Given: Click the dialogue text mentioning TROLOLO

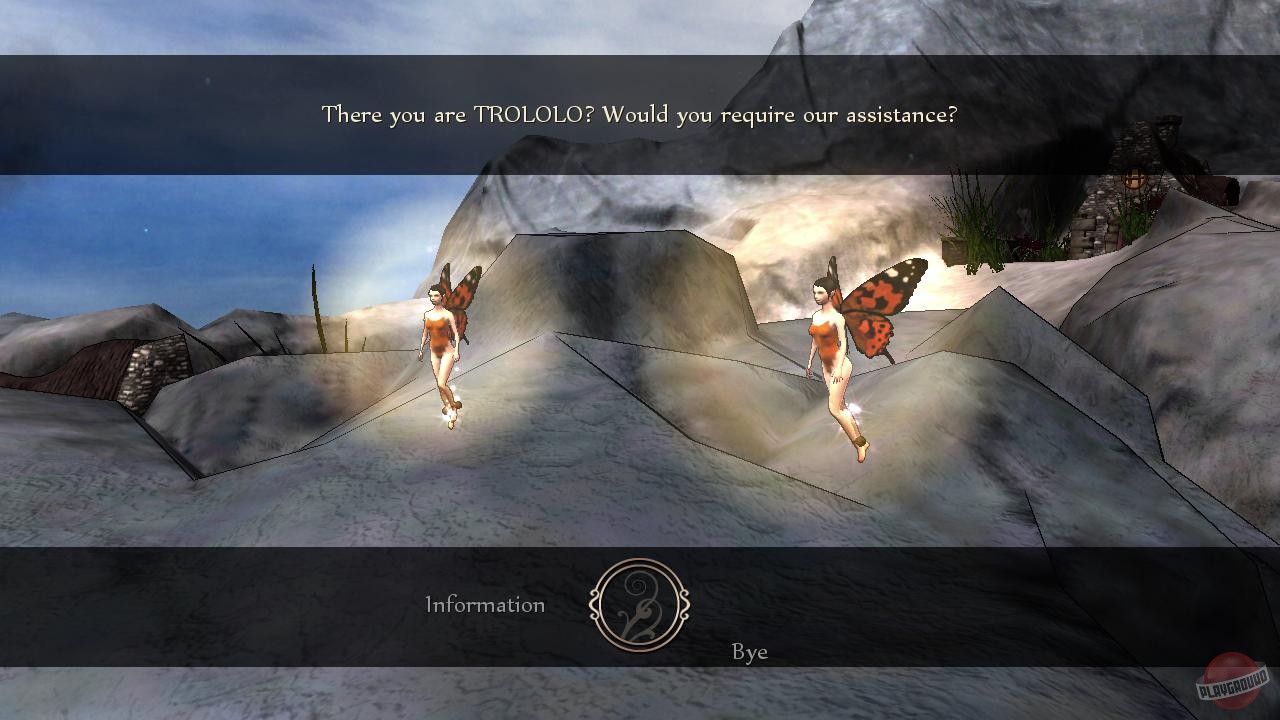Looking at the screenshot, I should 638,114.
